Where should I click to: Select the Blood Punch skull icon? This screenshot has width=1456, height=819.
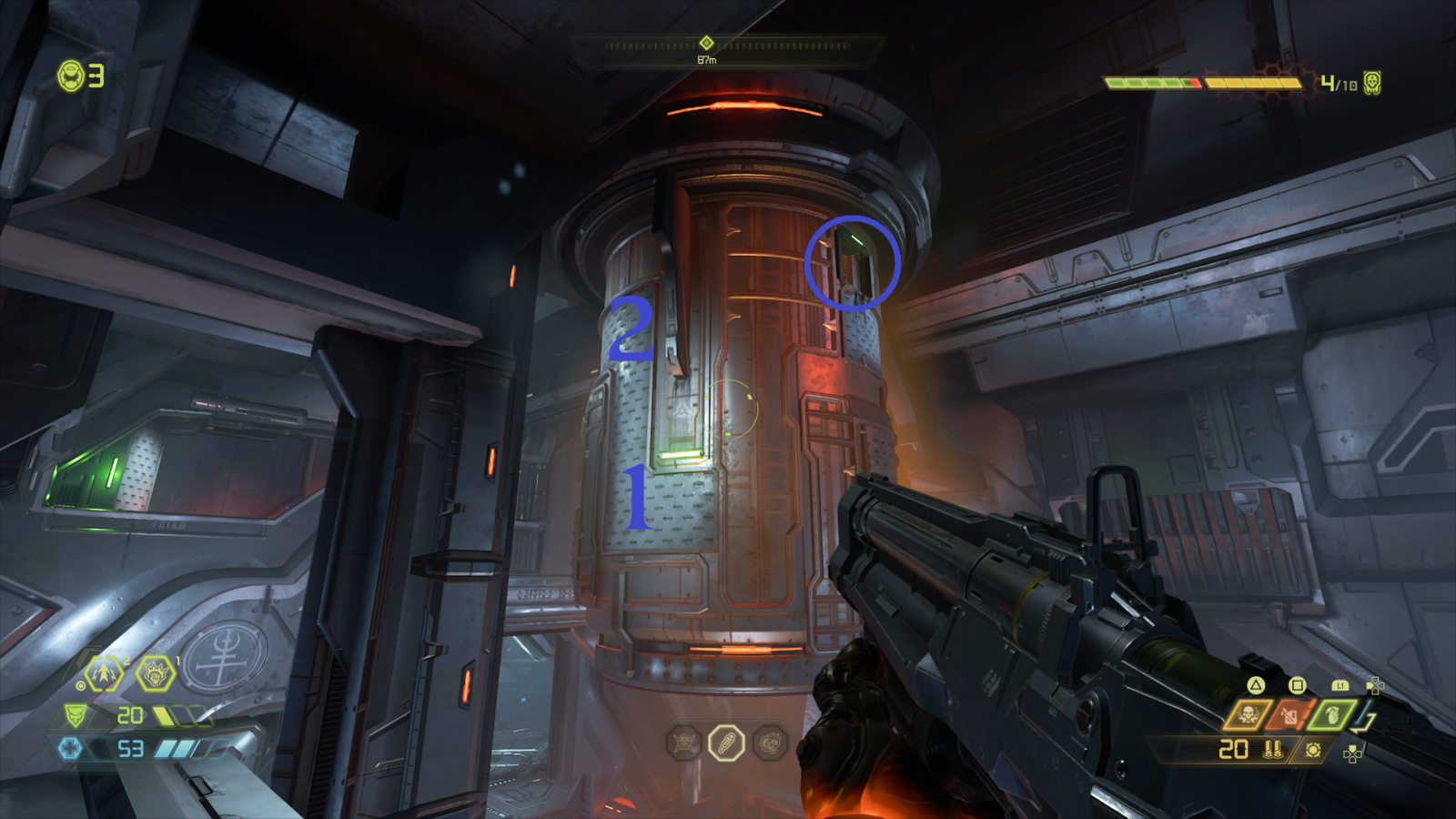[1248, 714]
